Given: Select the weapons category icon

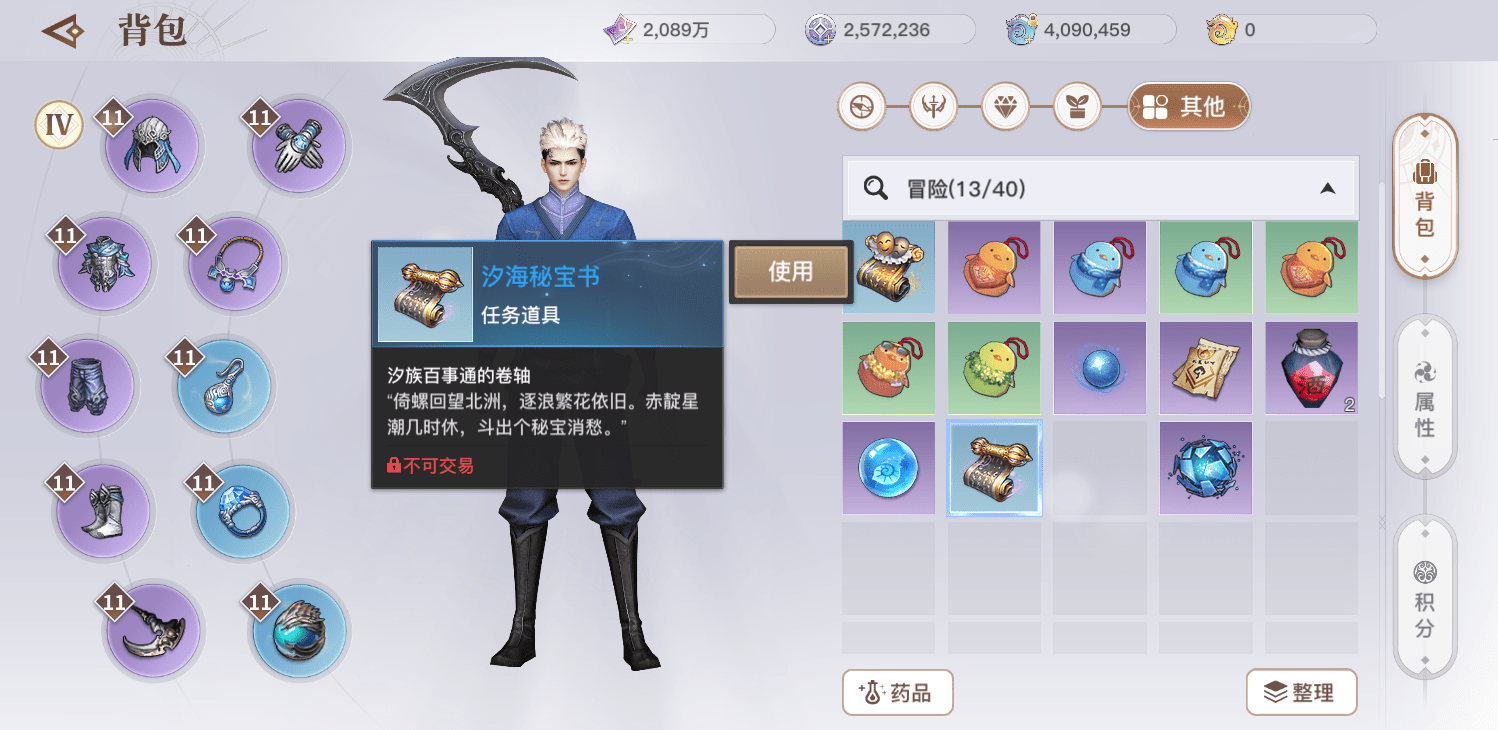Looking at the screenshot, I should (x=934, y=107).
